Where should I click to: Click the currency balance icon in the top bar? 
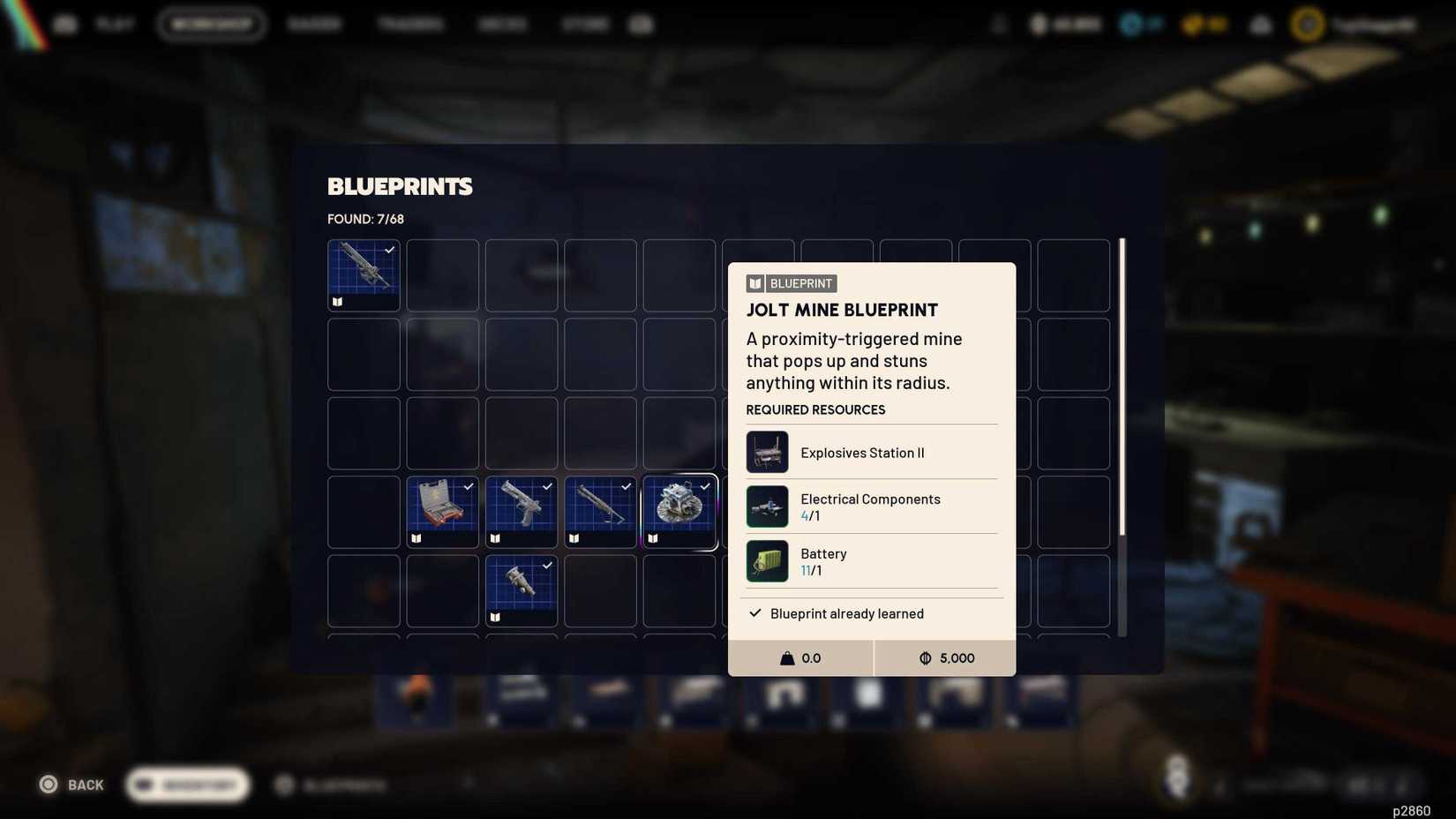coord(1039,24)
